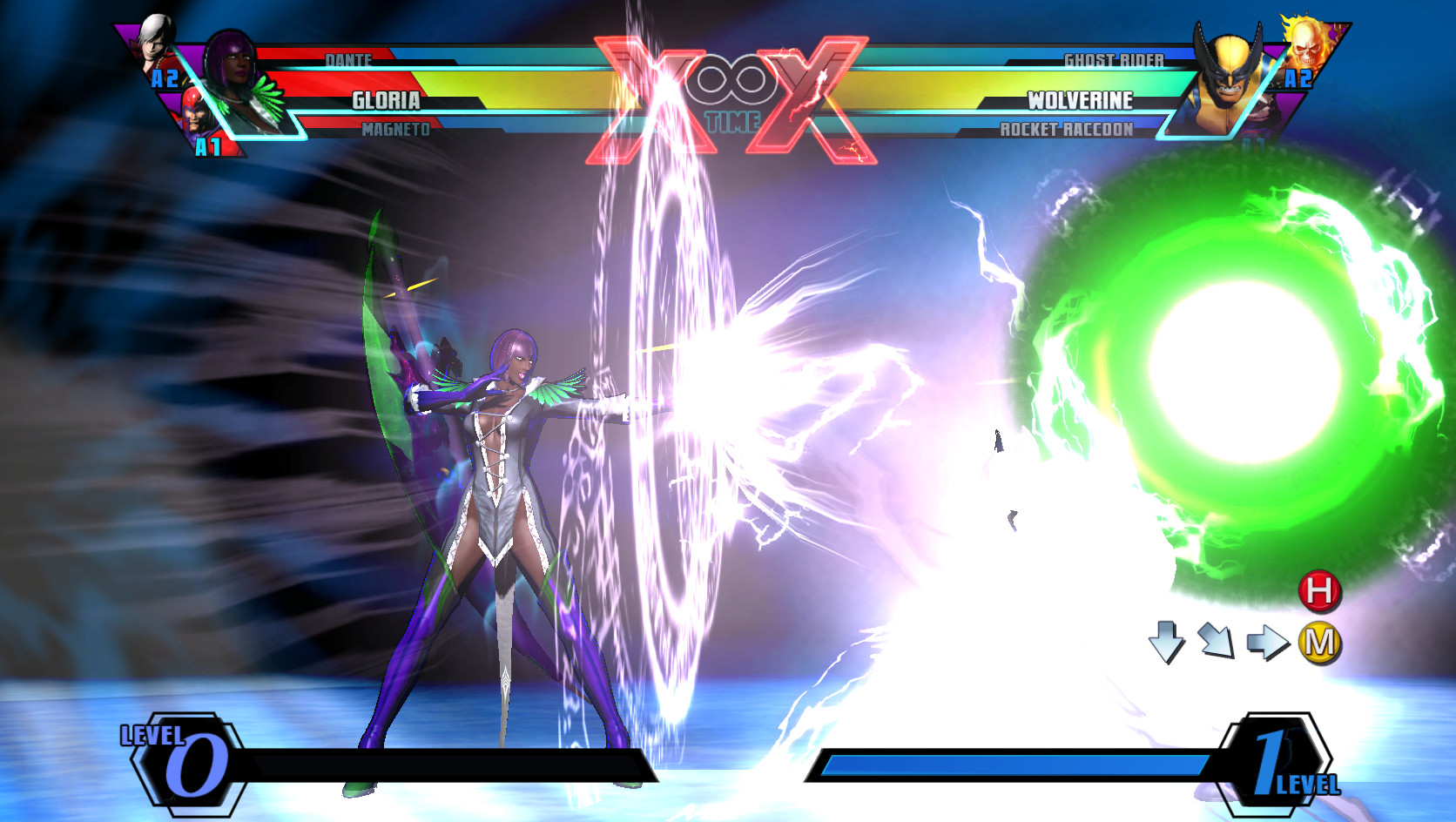1456x822 pixels.
Task: Select the forward arrow input icon
Action: point(1269,643)
